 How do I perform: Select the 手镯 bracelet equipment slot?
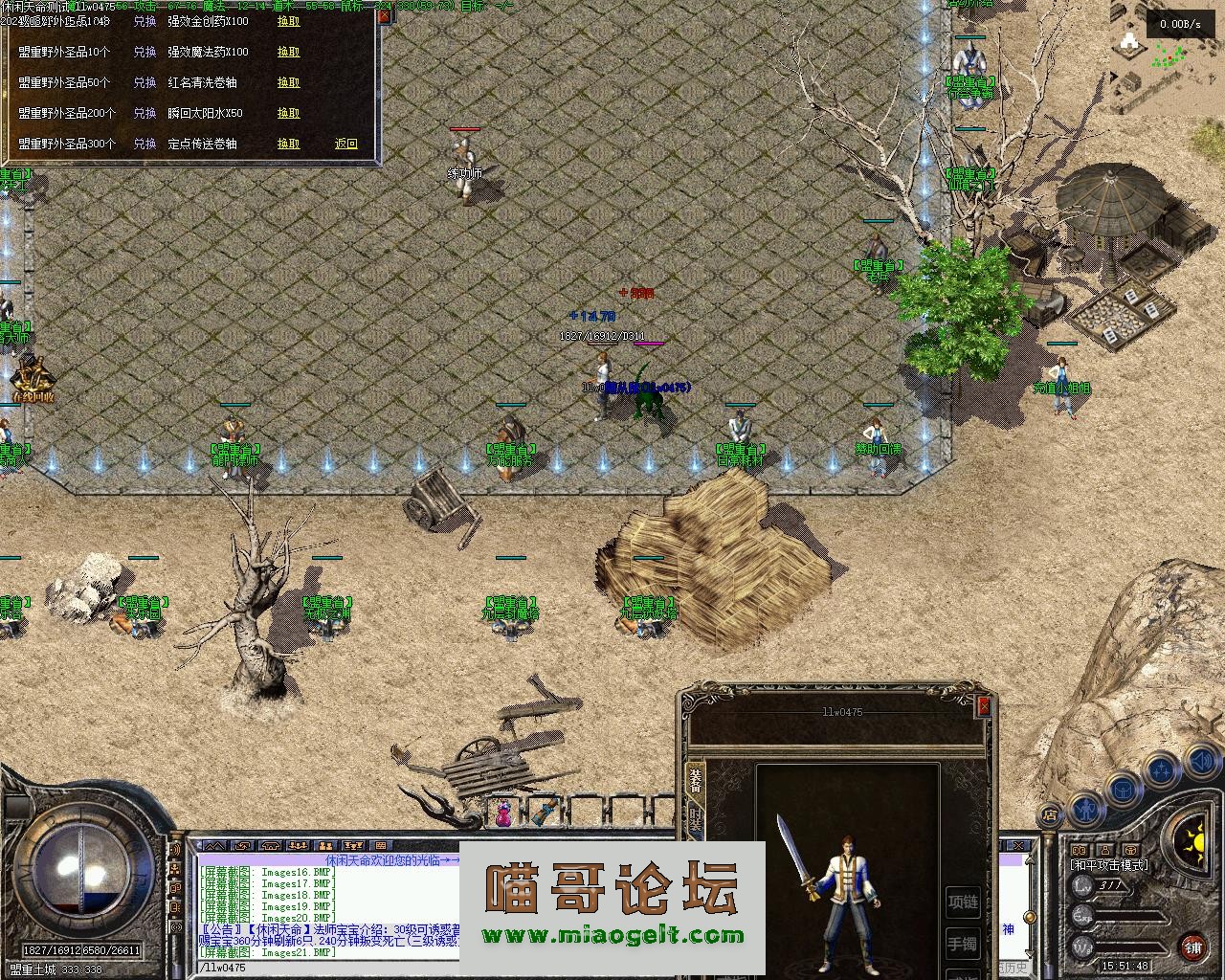pos(963,945)
